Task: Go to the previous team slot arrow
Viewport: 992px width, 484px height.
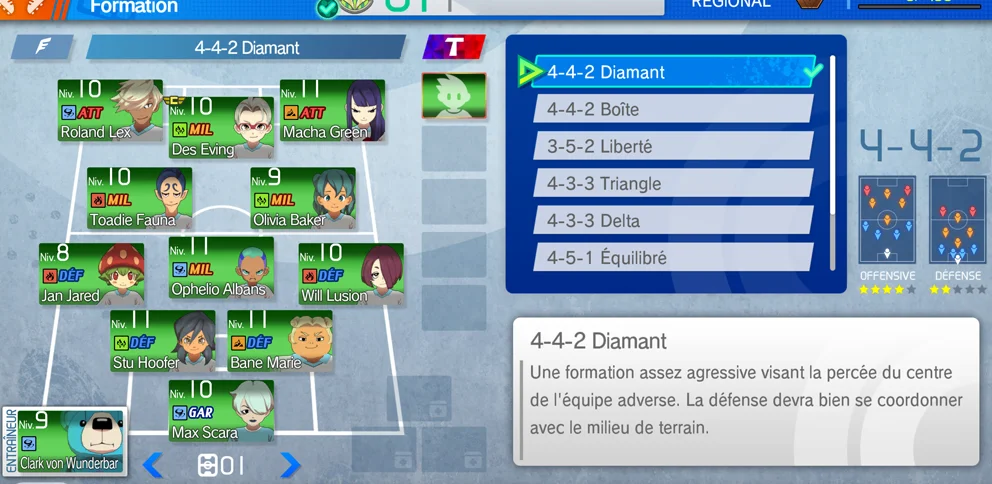Action: click(153, 465)
